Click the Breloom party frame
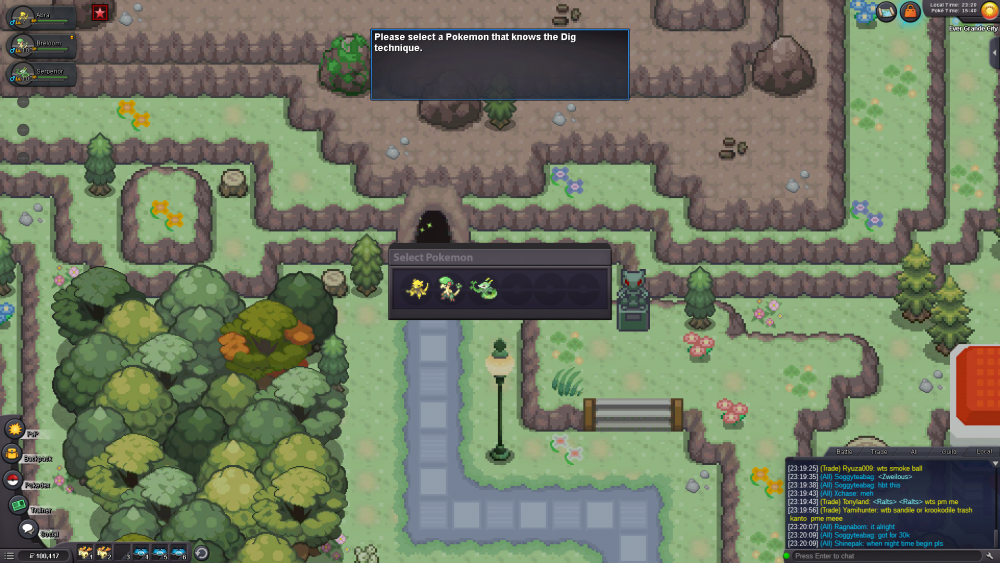 [x=42, y=45]
